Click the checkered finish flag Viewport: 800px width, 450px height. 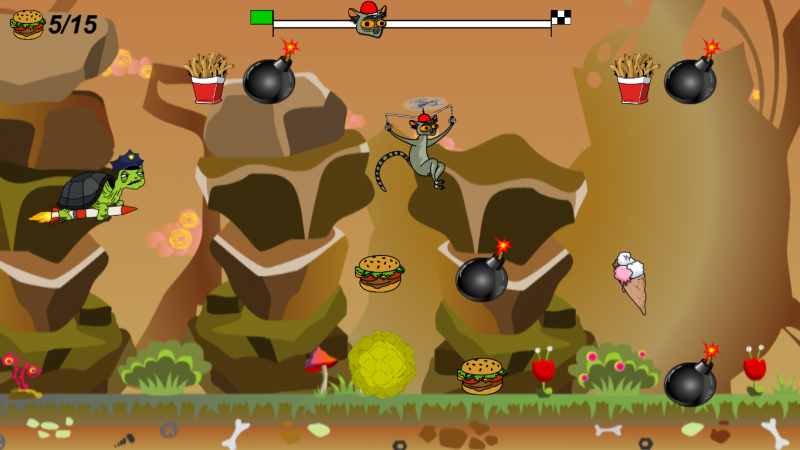(561, 17)
